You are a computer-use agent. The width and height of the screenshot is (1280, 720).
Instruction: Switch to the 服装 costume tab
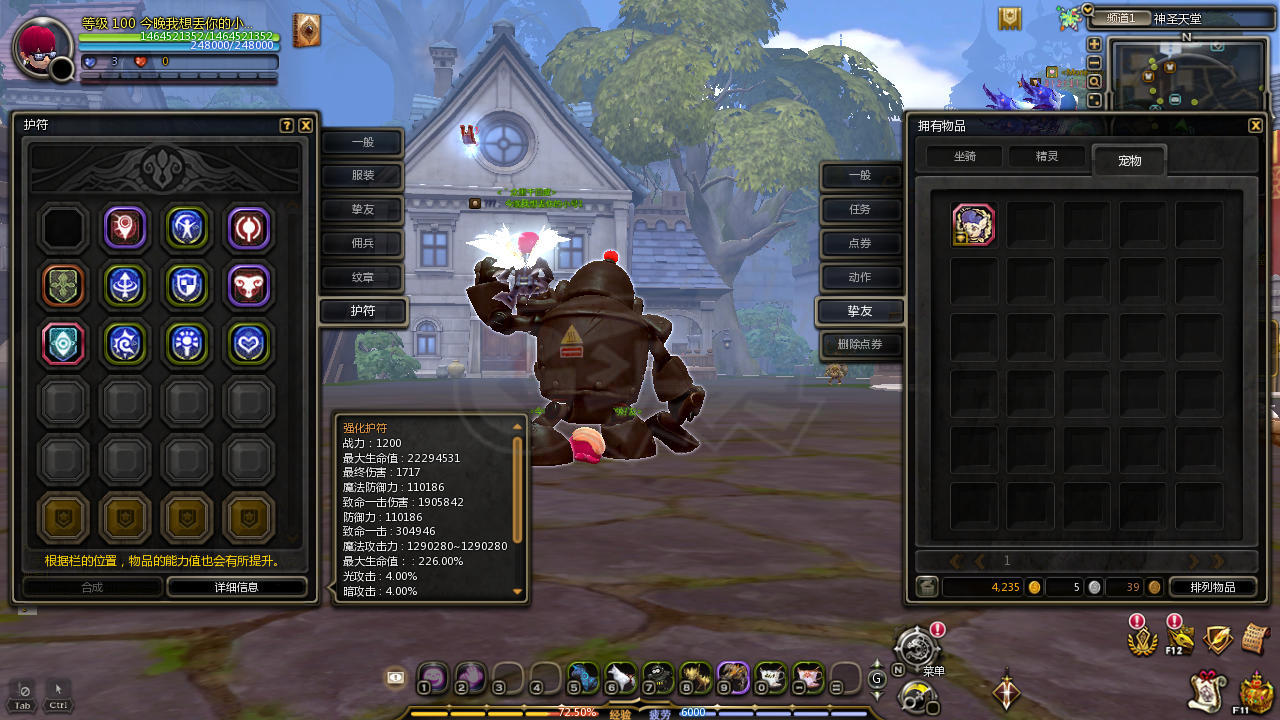pyautogui.click(x=362, y=176)
